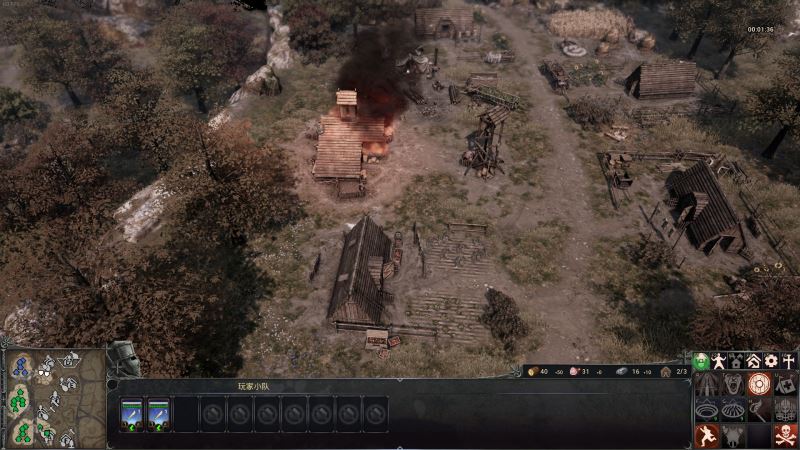Screen dimensions: 800x450
Task: Select the cross religion tab
Action: (x=789, y=361)
